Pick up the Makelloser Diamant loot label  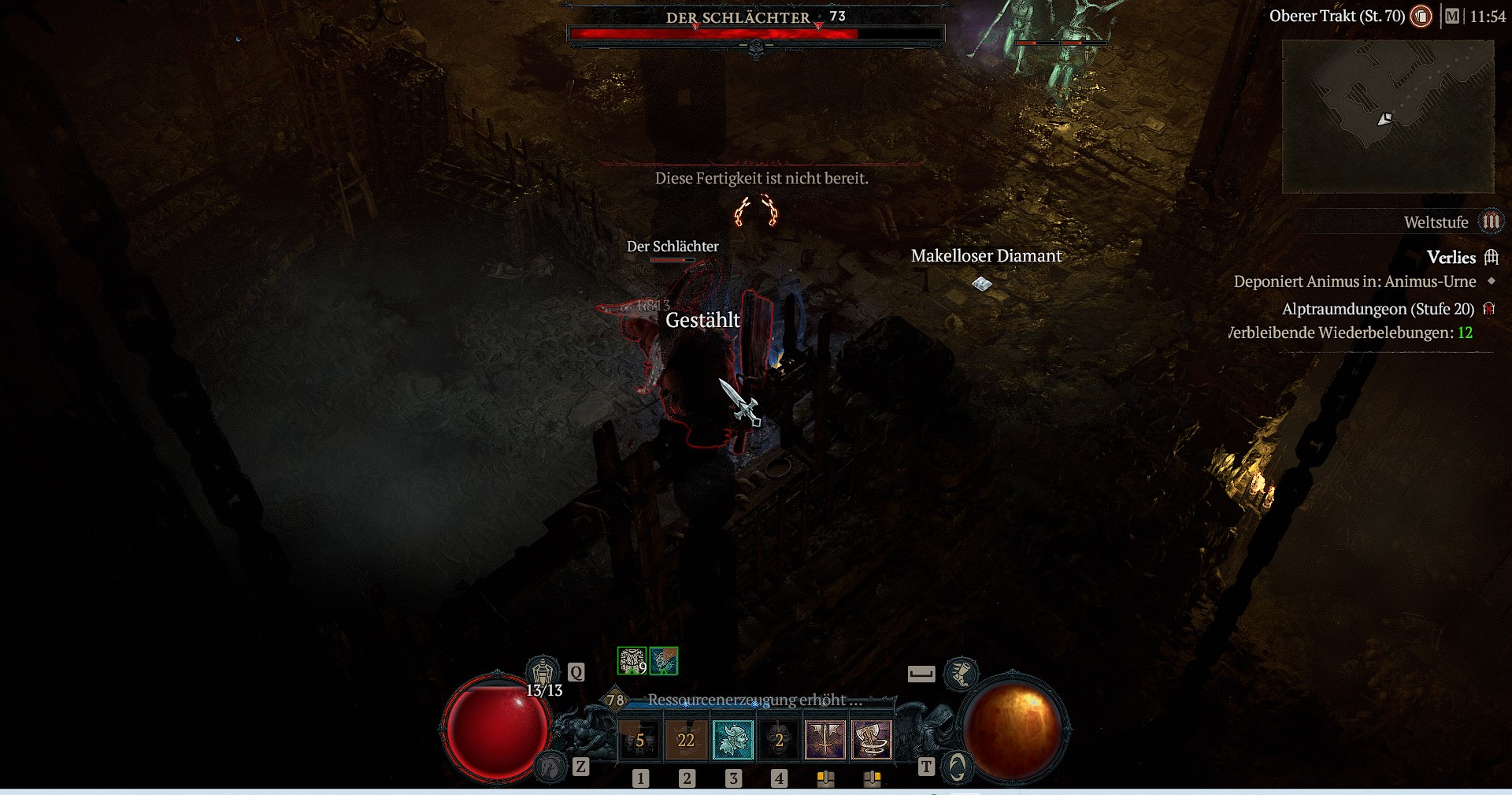click(x=986, y=256)
